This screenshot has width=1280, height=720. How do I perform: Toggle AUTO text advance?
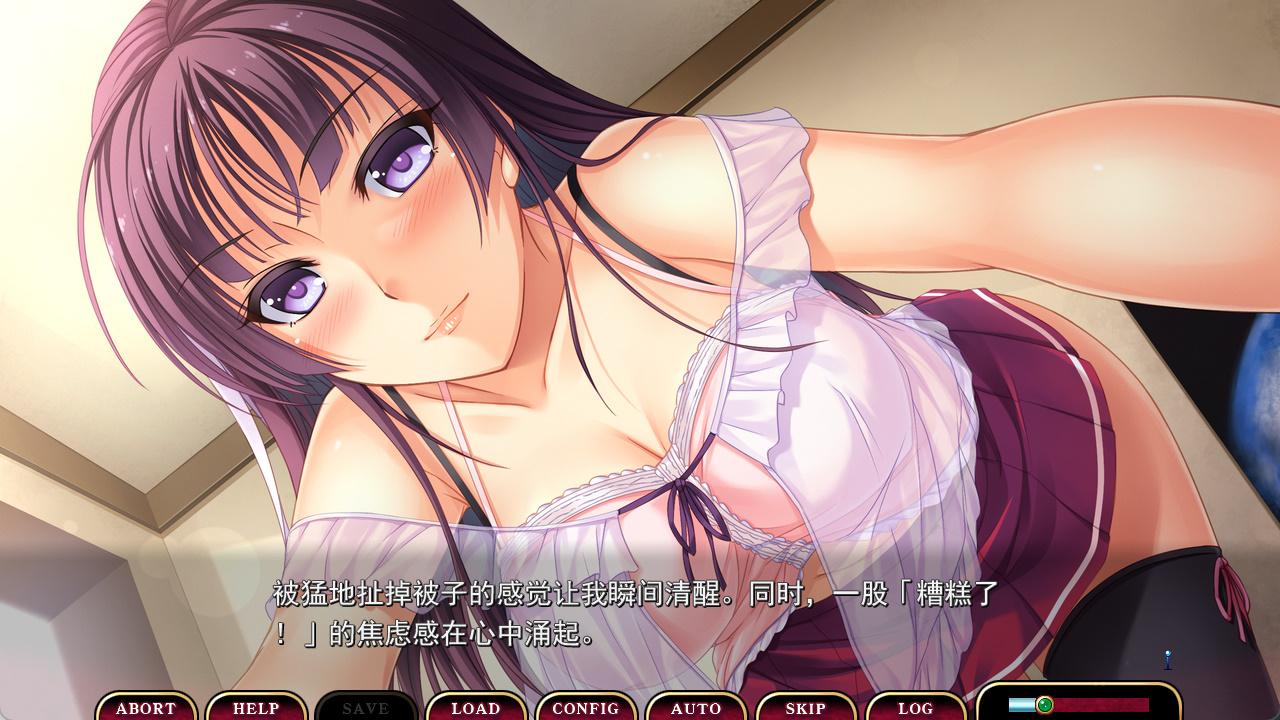click(696, 708)
